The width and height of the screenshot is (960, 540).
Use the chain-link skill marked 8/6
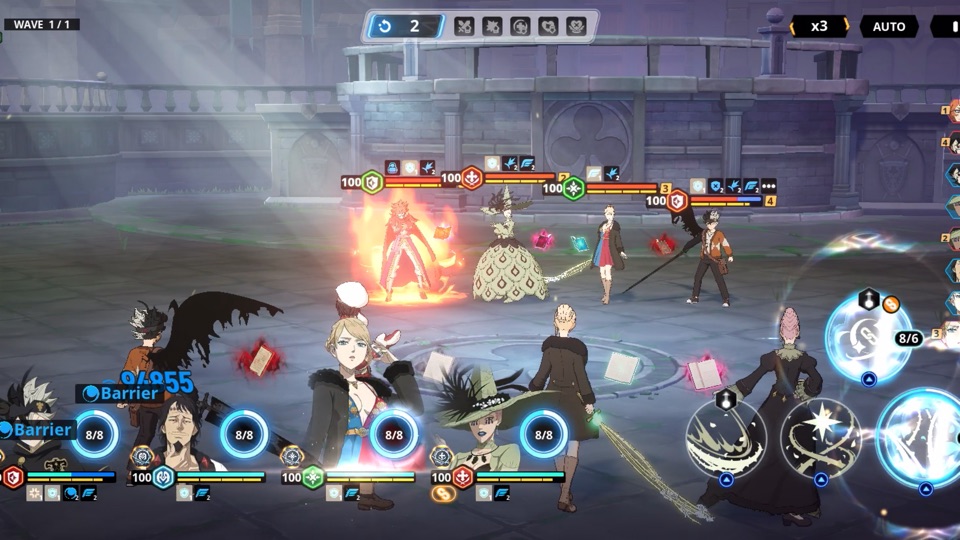(867, 338)
